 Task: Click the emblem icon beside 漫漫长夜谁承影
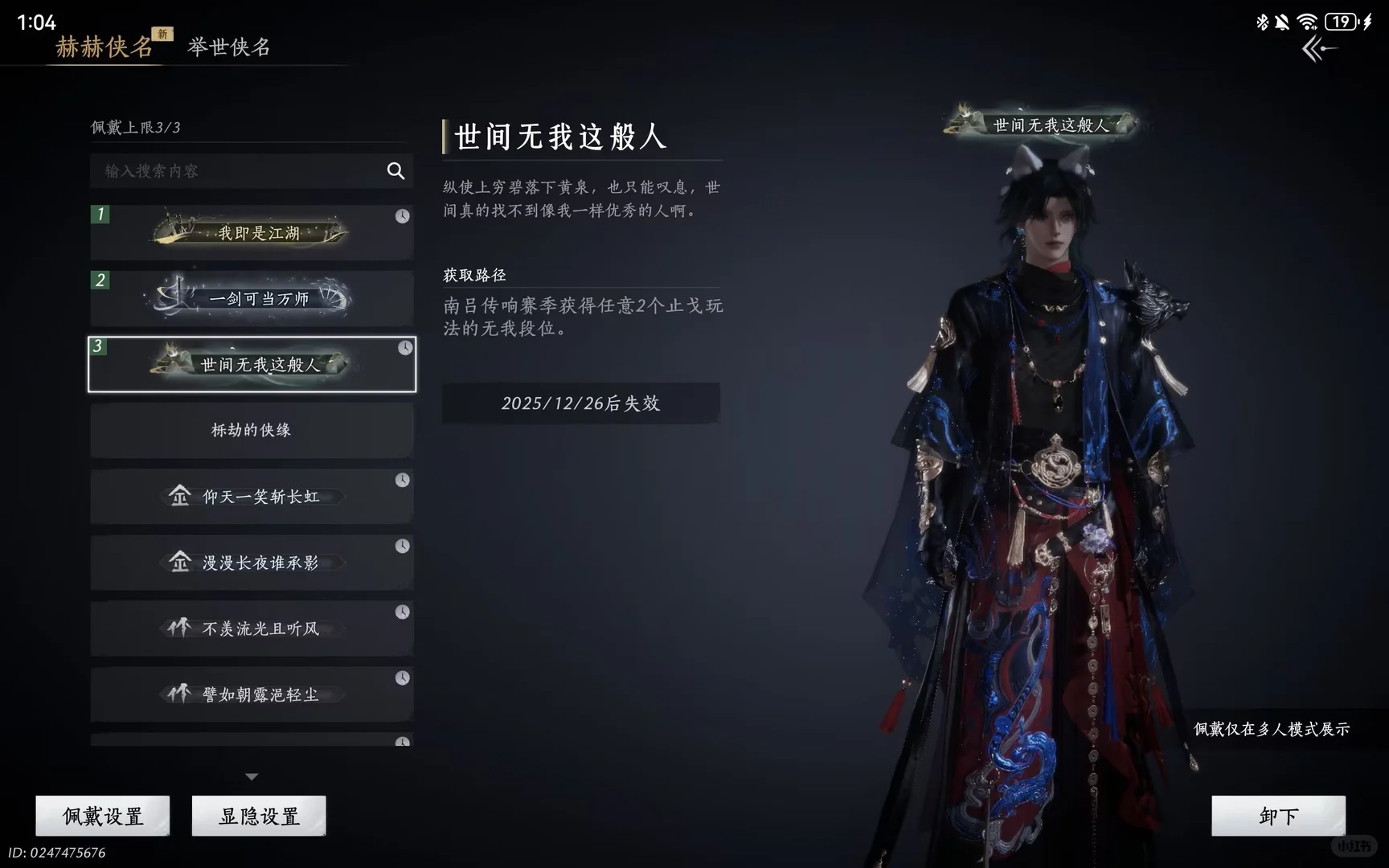tap(178, 563)
